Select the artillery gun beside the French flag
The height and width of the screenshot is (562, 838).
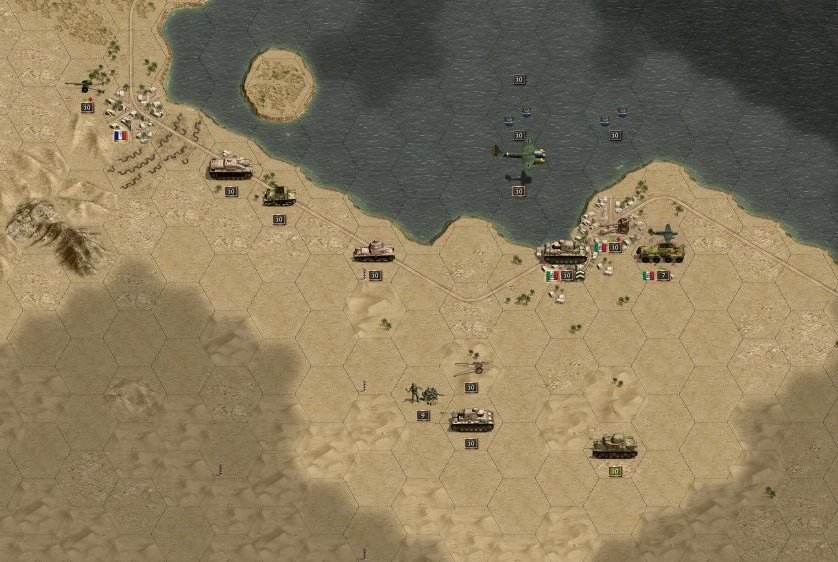pos(80,89)
